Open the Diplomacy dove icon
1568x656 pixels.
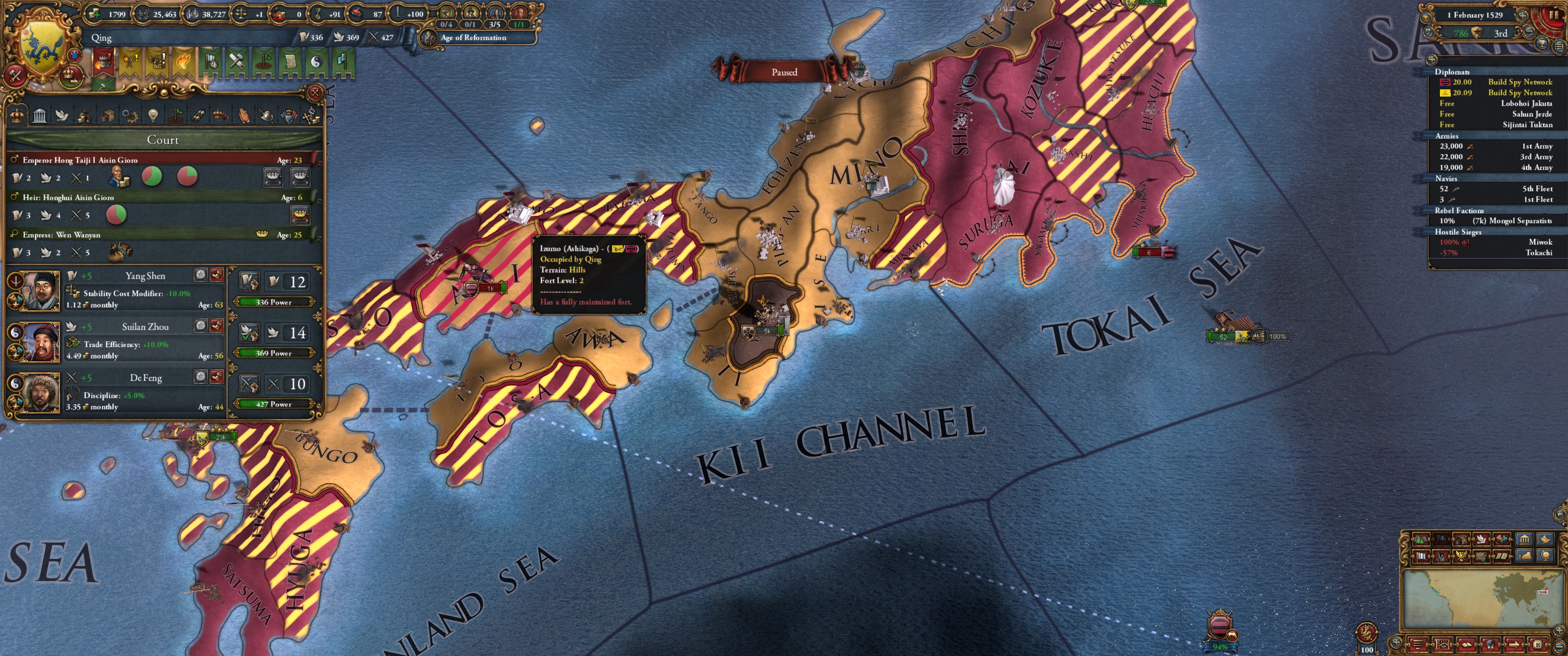click(62, 116)
